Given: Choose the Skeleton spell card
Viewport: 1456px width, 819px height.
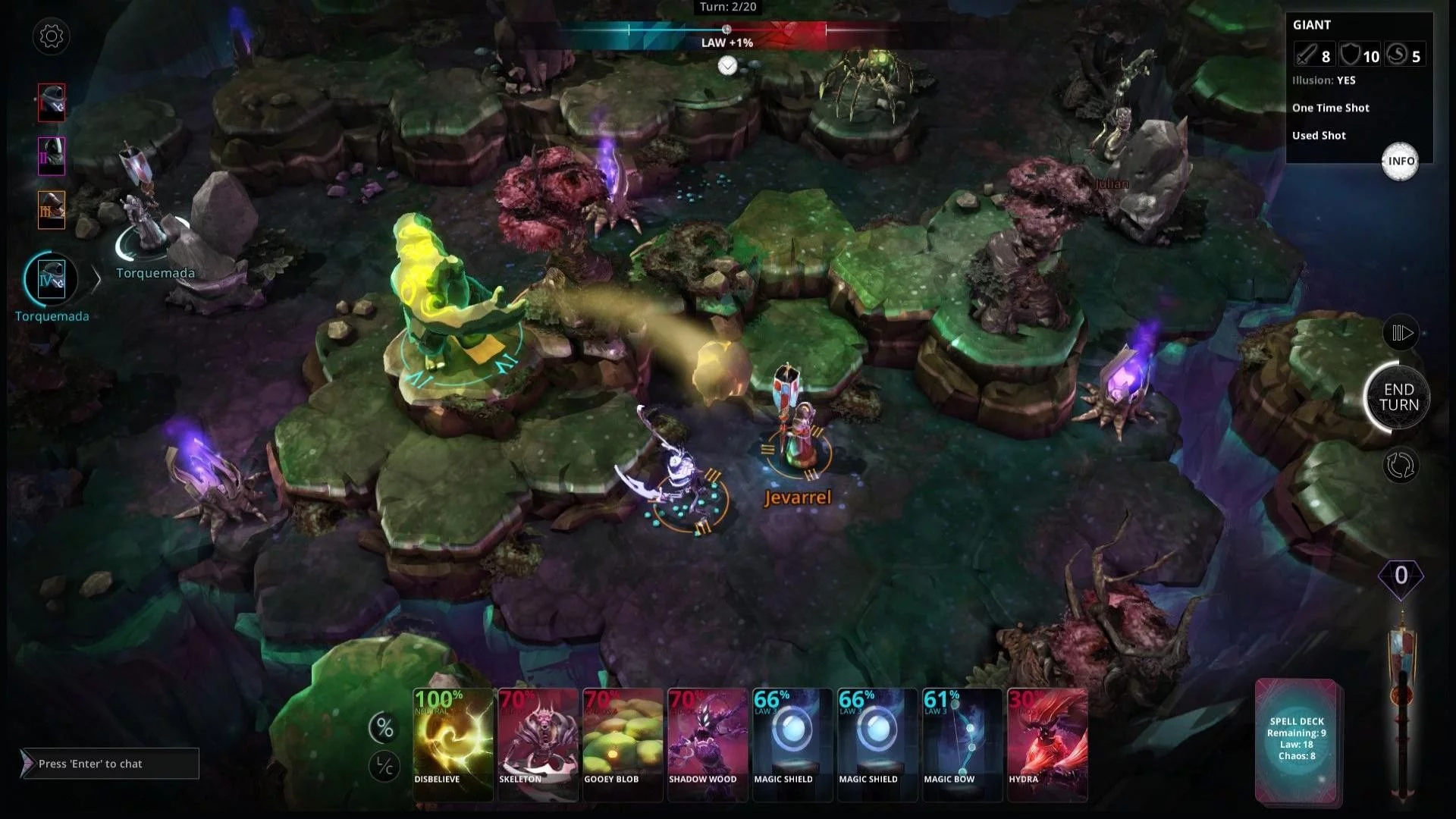Looking at the screenshot, I should pos(538,743).
